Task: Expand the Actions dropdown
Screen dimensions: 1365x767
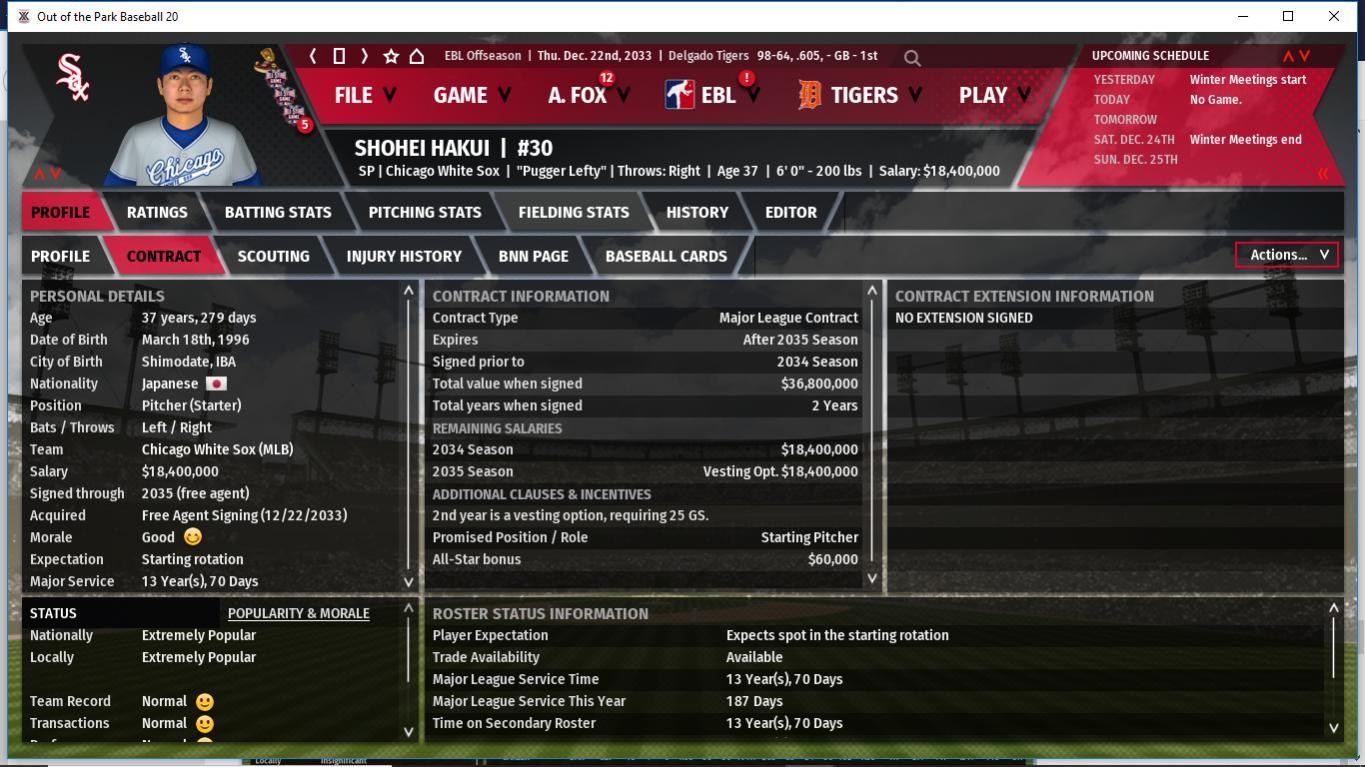Action: click(x=1287, y=255)
